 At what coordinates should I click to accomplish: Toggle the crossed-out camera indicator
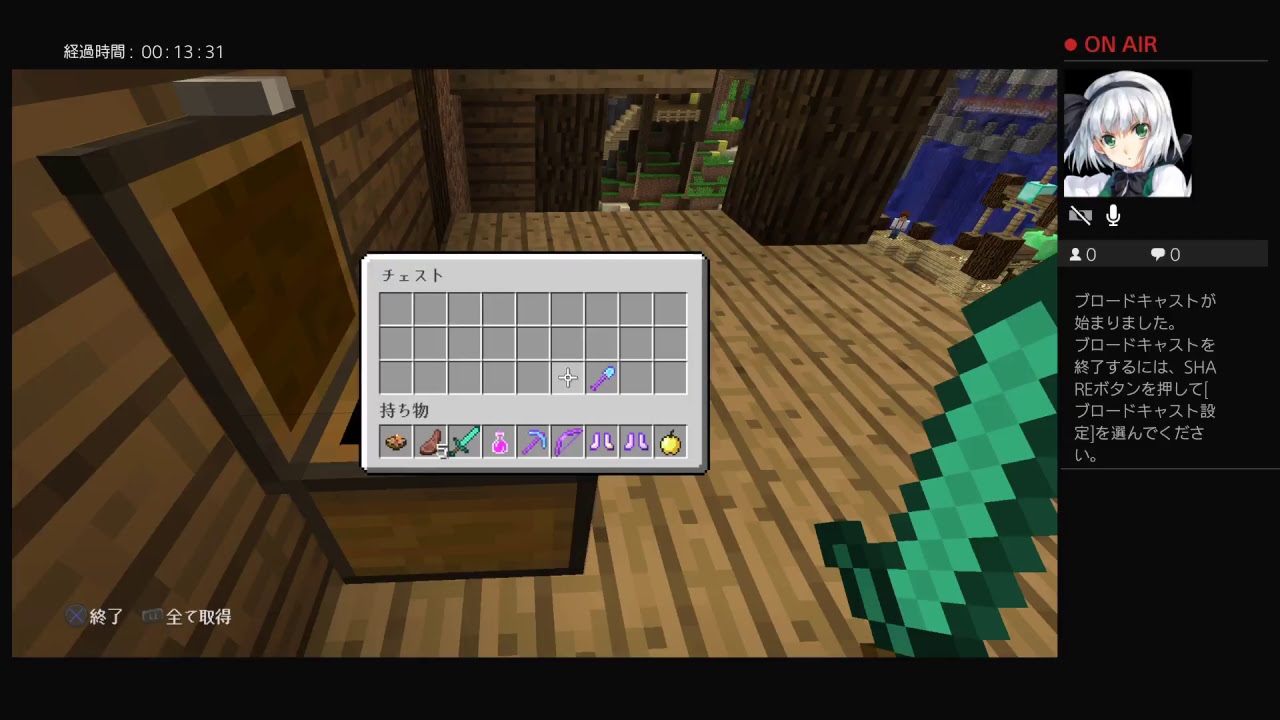[1080, 215]
